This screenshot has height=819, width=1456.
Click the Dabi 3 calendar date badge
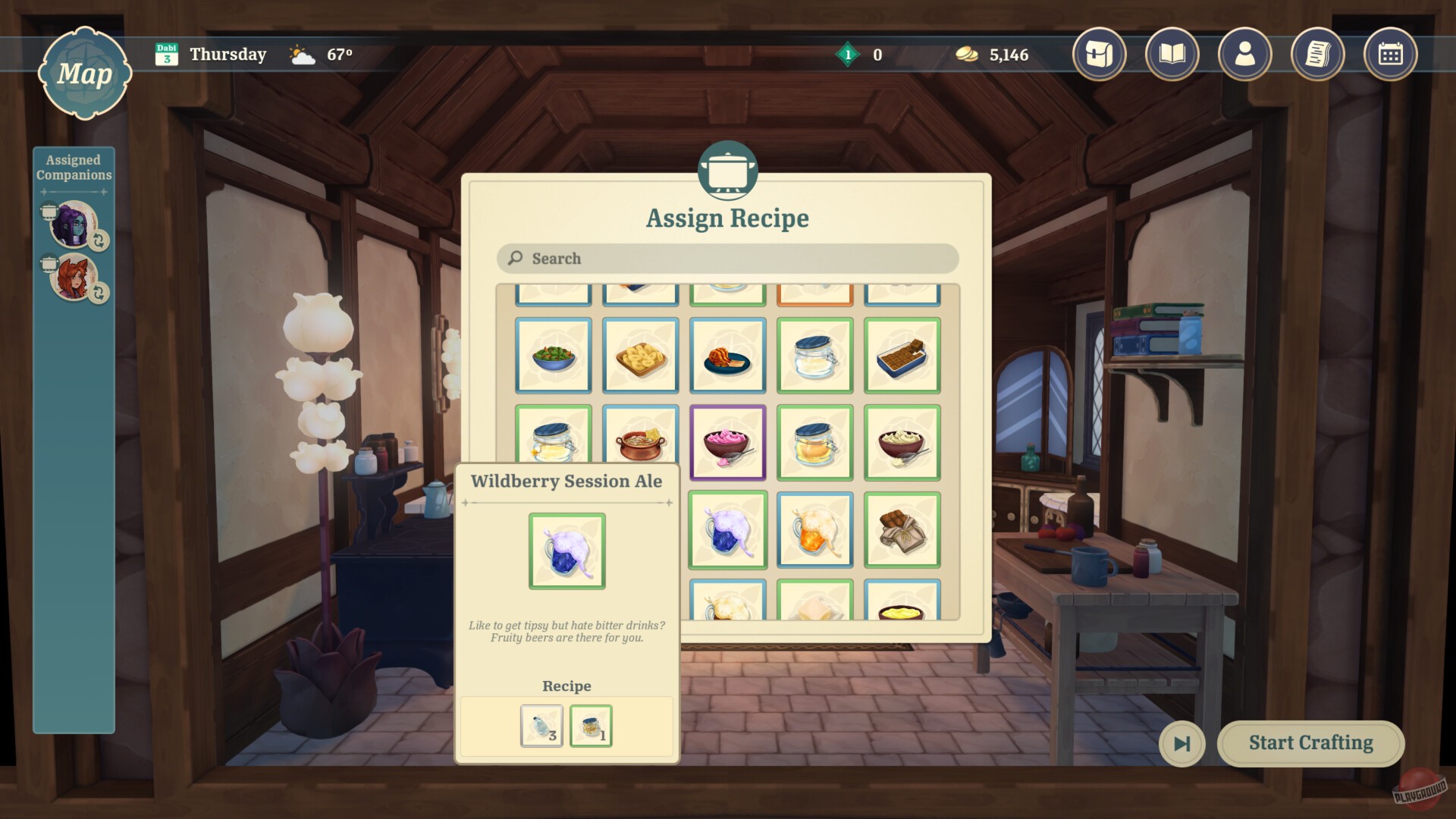pos(167,53)
